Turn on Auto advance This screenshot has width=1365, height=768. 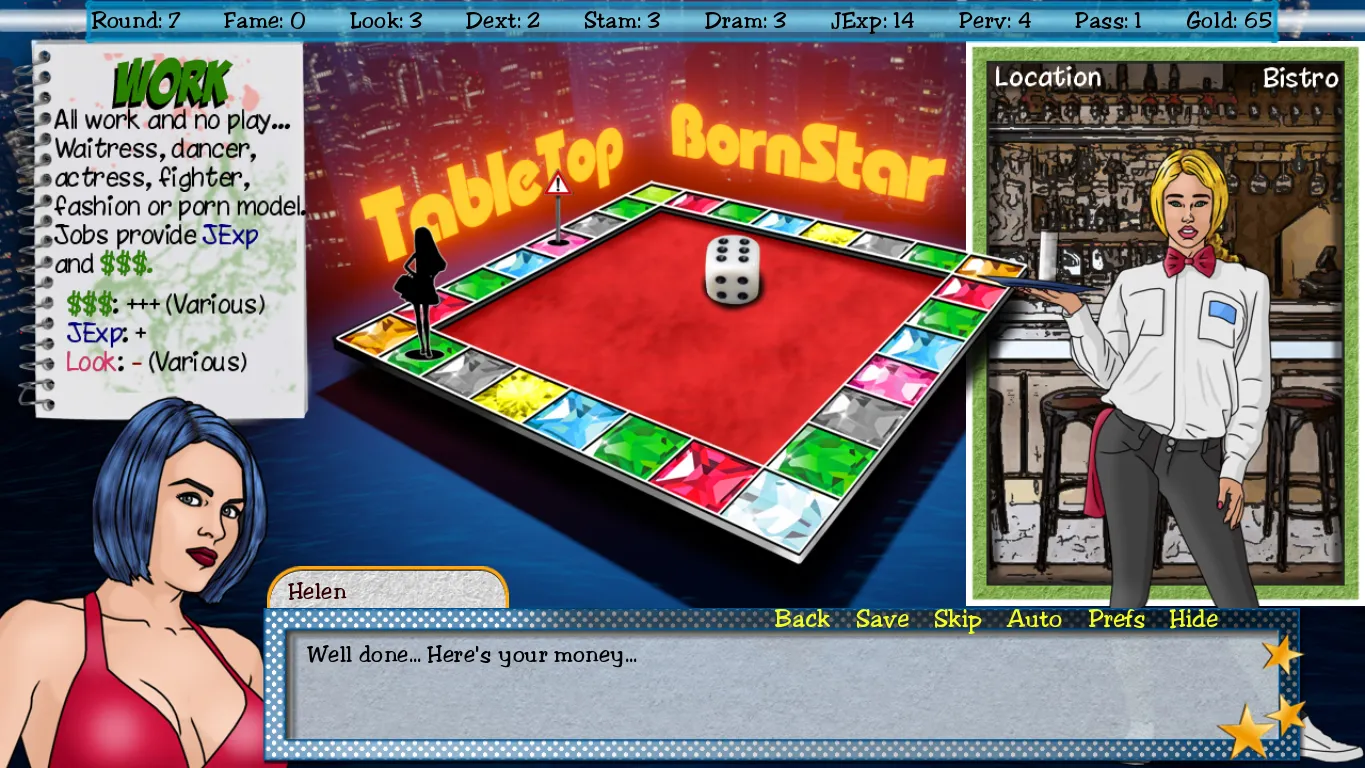point(1034,619)
